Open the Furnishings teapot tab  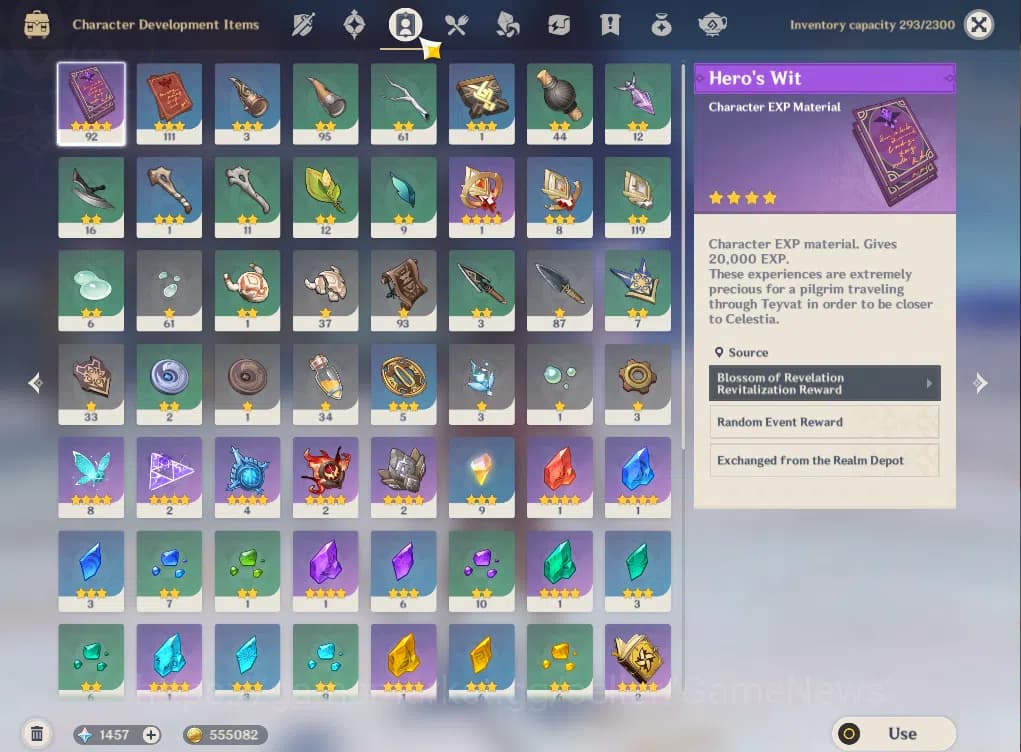[x=712, y=25]
